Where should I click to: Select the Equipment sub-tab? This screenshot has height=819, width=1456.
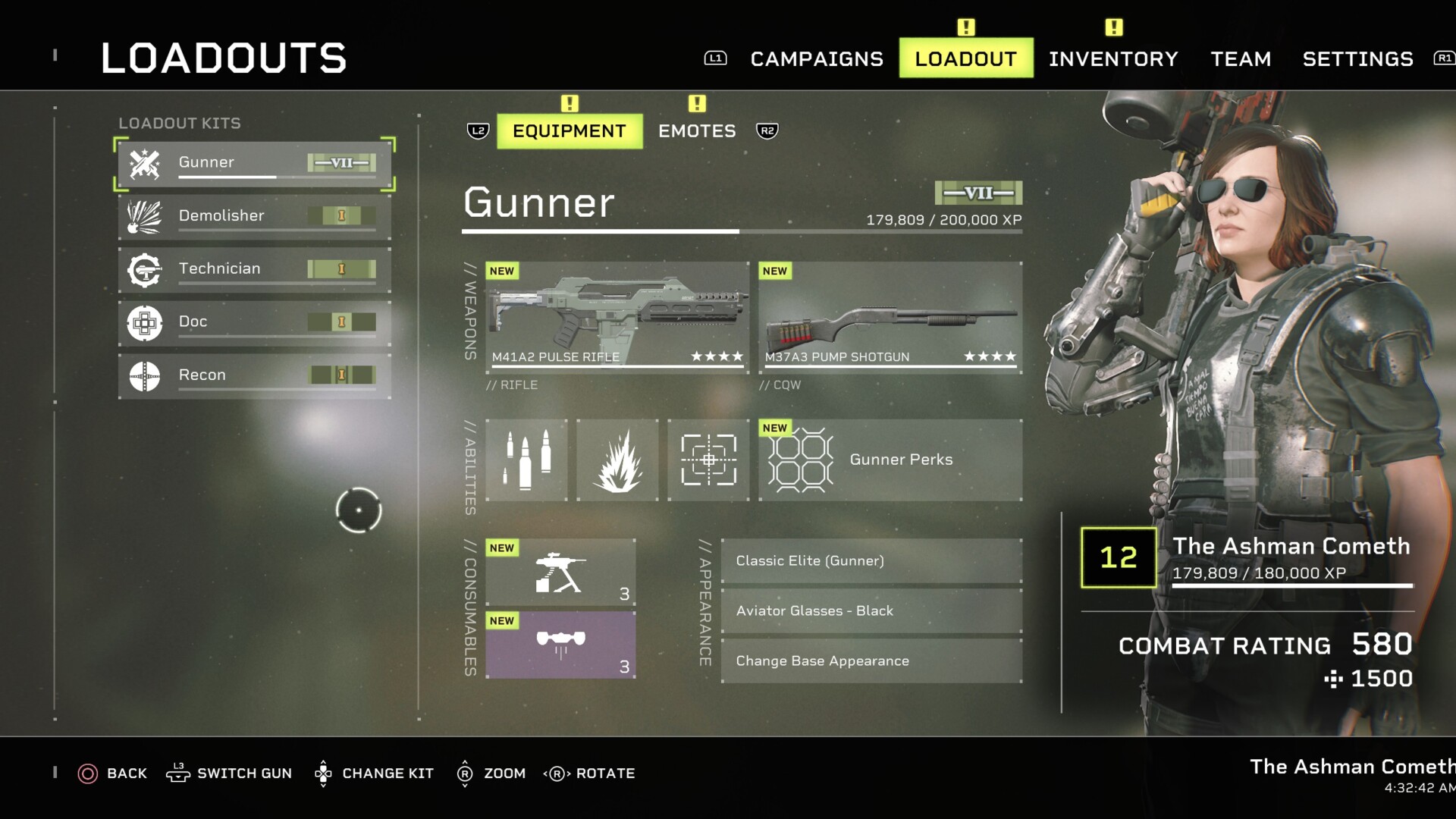coord(570,131)
